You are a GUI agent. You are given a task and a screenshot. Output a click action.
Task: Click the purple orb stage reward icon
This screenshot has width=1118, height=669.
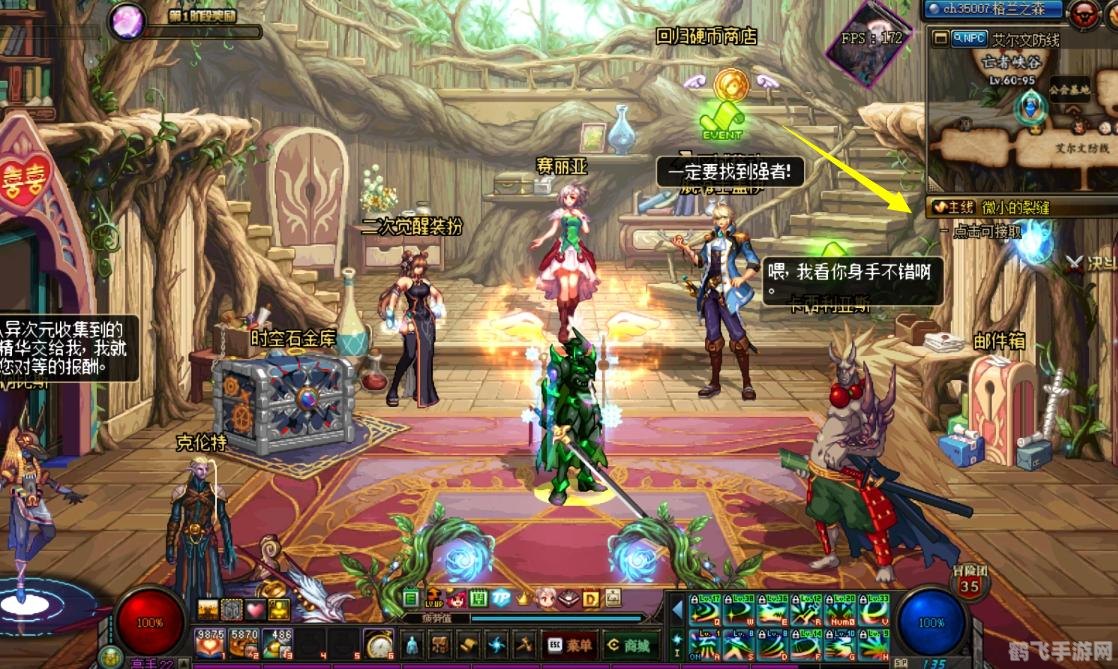[127, 19]
